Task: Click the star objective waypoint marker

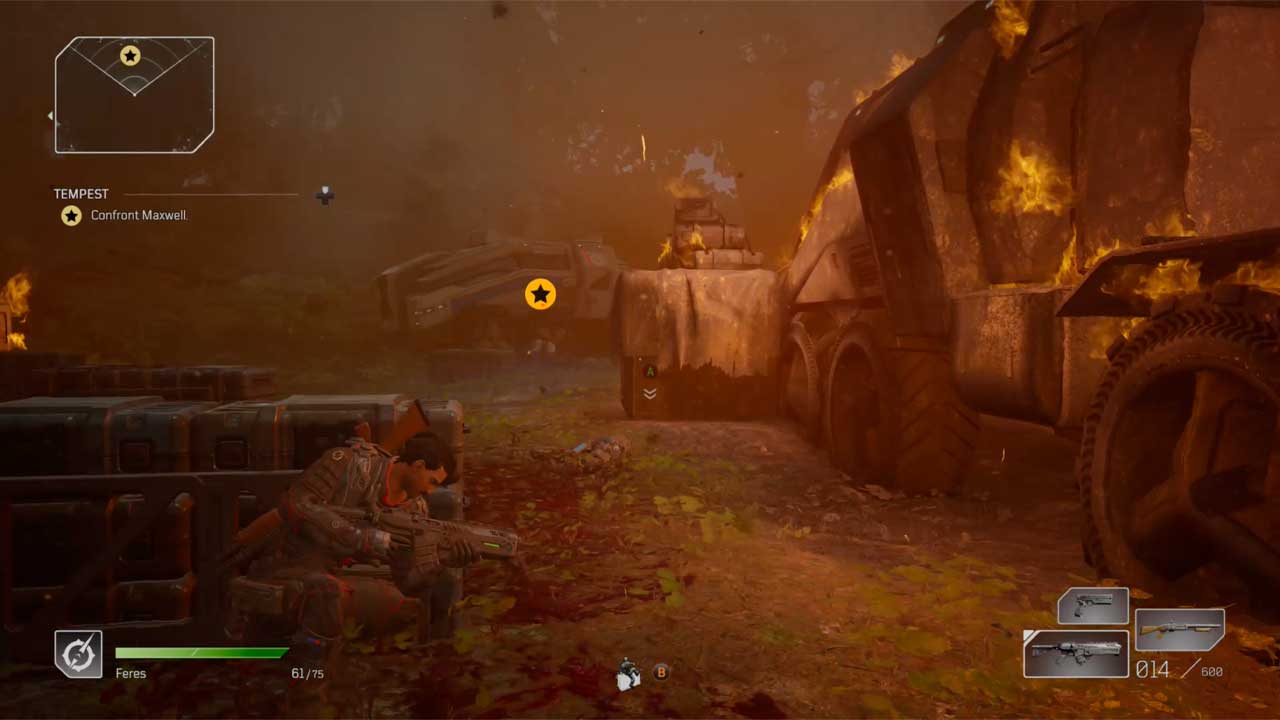Action: point(540,294)
